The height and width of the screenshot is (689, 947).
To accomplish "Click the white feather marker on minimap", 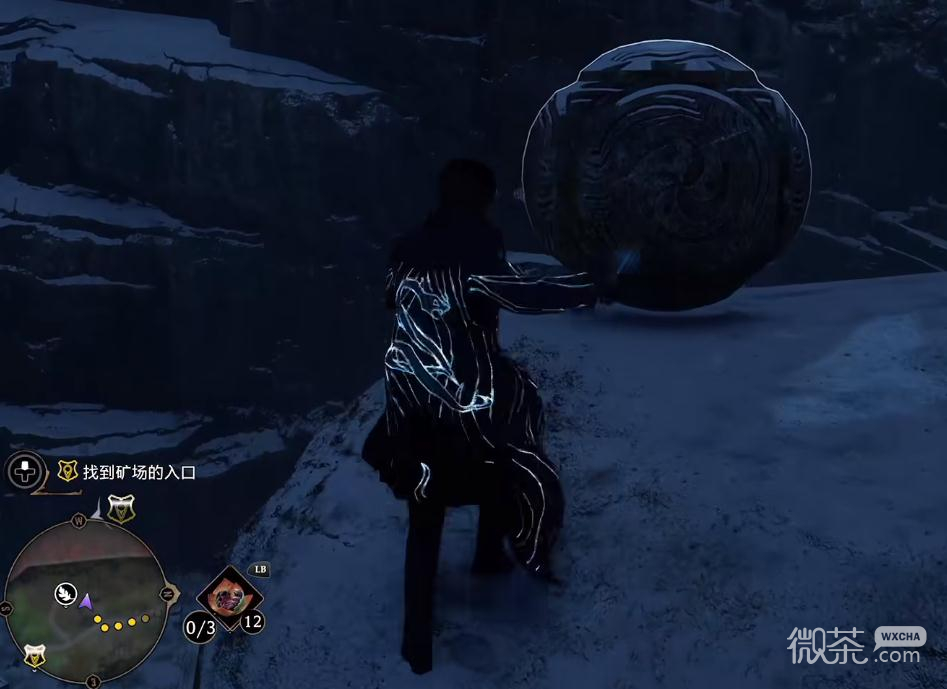I will tap(65, 593).
